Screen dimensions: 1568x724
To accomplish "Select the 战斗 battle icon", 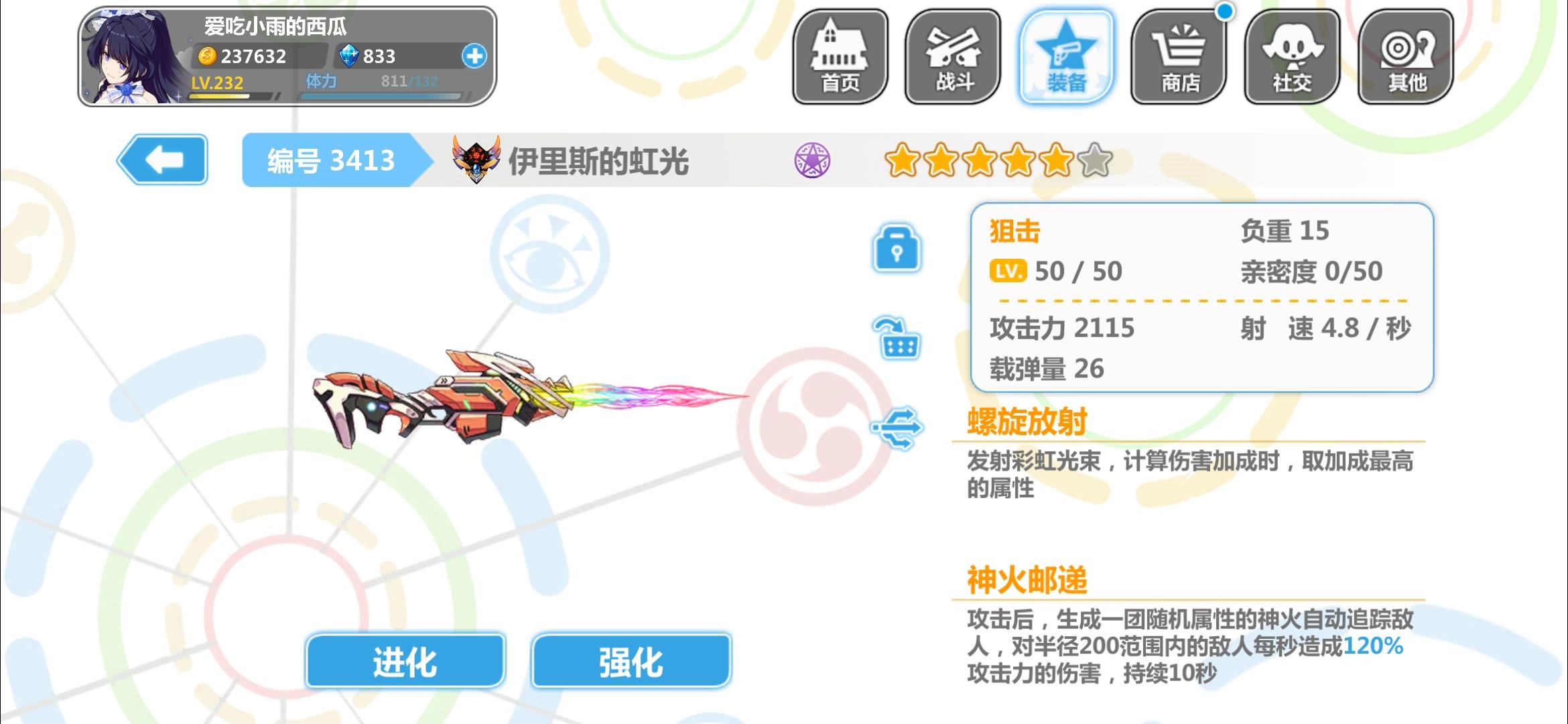I will pos(953,57).
